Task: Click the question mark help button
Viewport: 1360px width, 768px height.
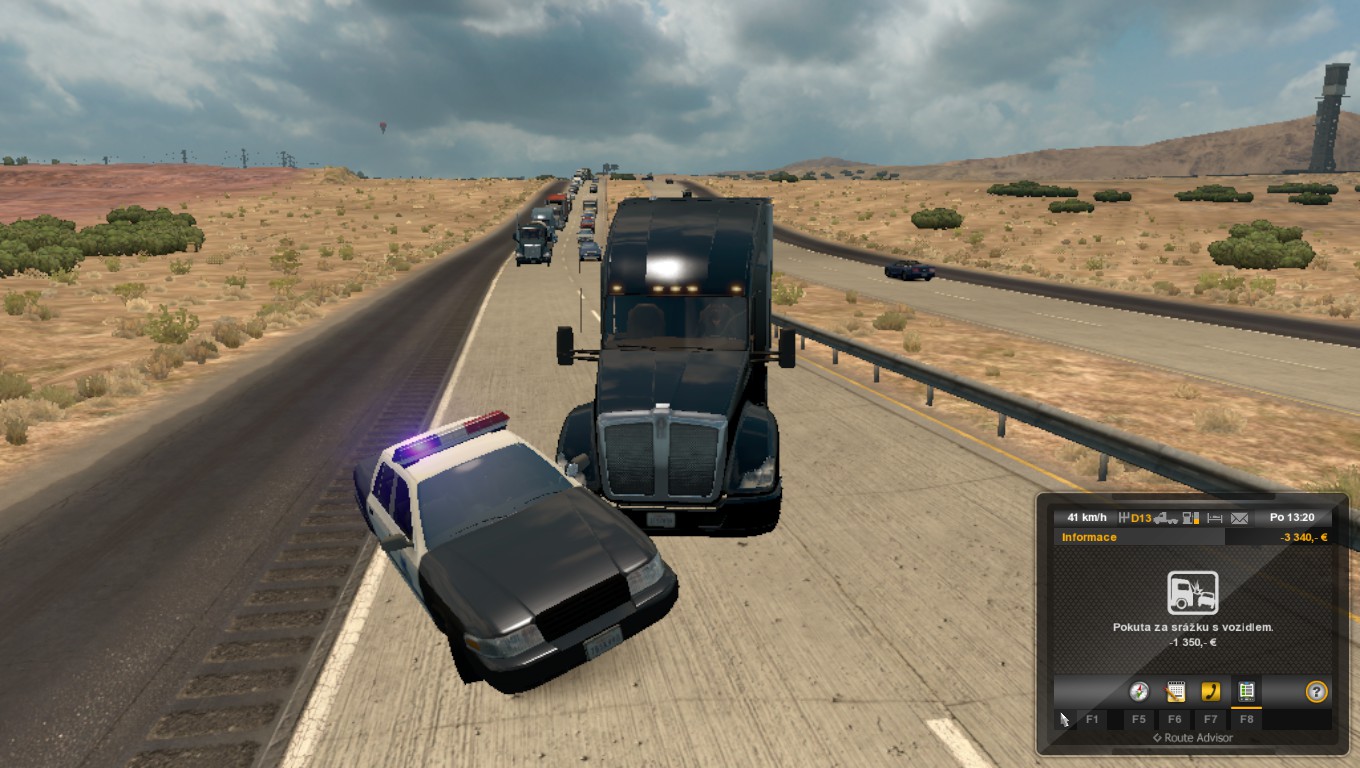Action: coord(1316,691)
